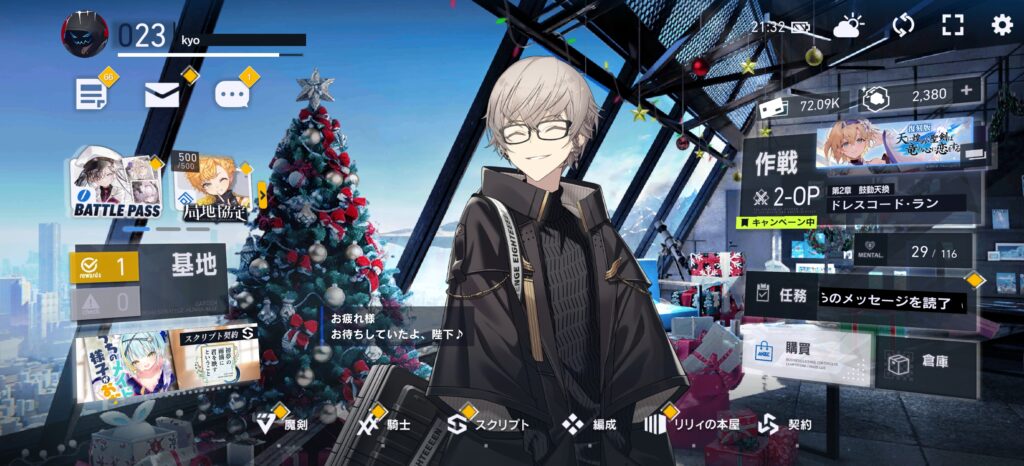Open the 購買 shop
This screenshot has width=1024, height=466.
[x=805, y=361]
